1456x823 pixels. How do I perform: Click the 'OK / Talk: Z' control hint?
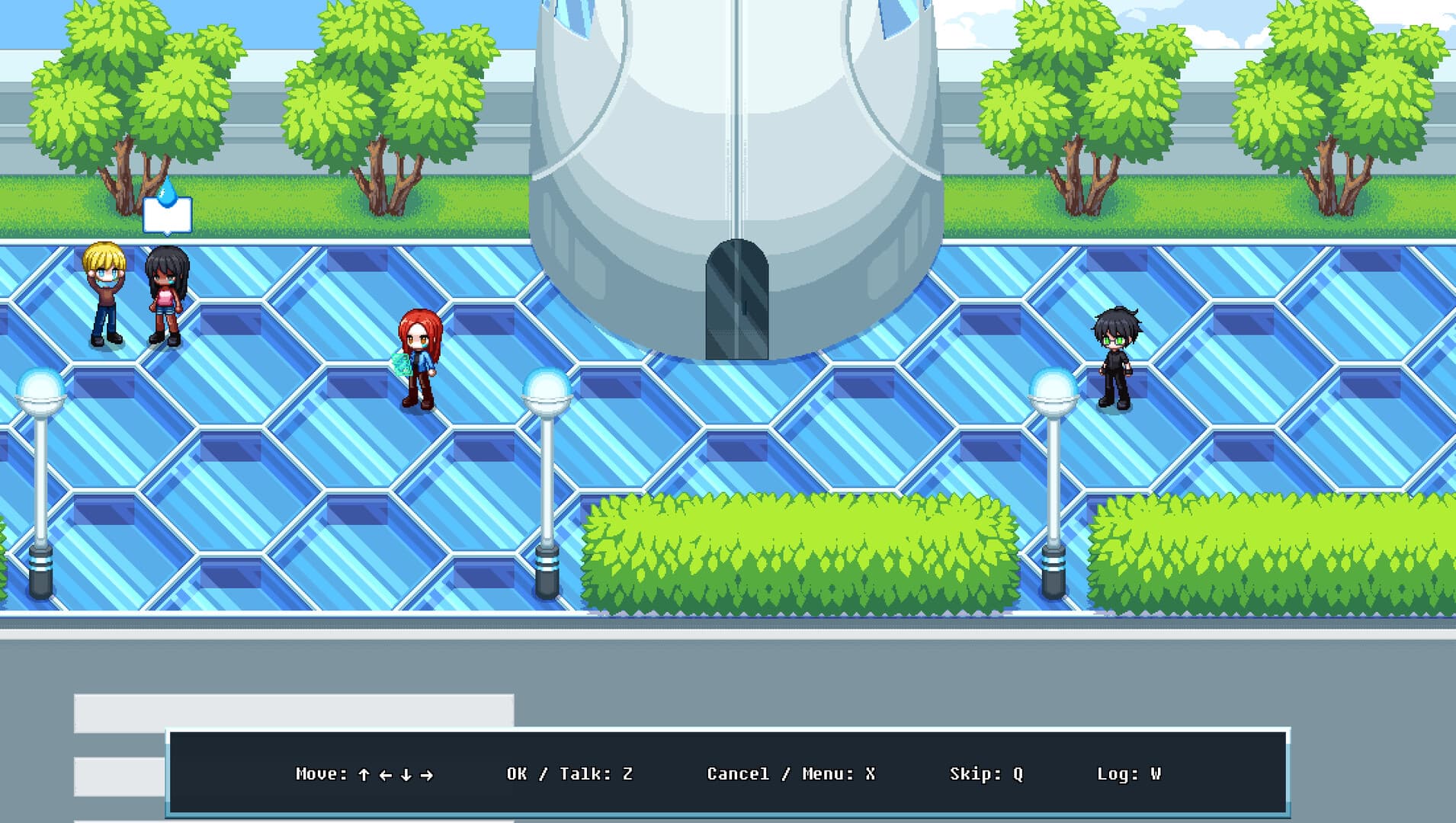point(570,773)
